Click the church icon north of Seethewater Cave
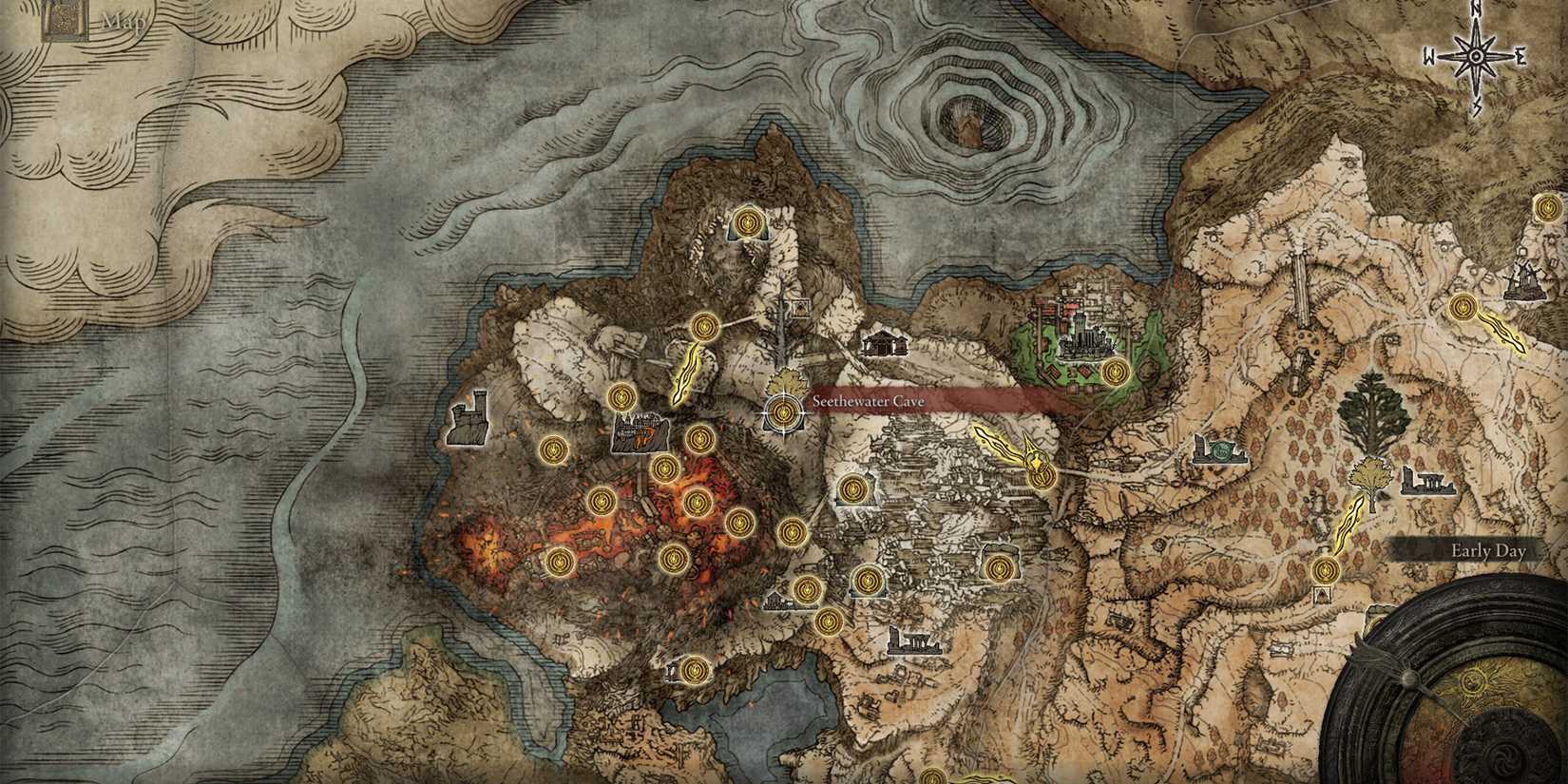Image resolution: width=1568 pixels, height=784 pixels. 886,345
